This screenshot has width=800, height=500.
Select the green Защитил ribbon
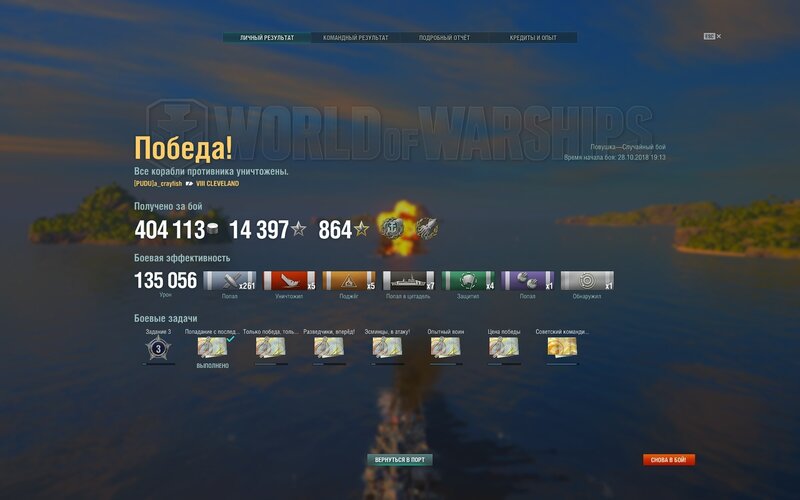click(468, 281)
